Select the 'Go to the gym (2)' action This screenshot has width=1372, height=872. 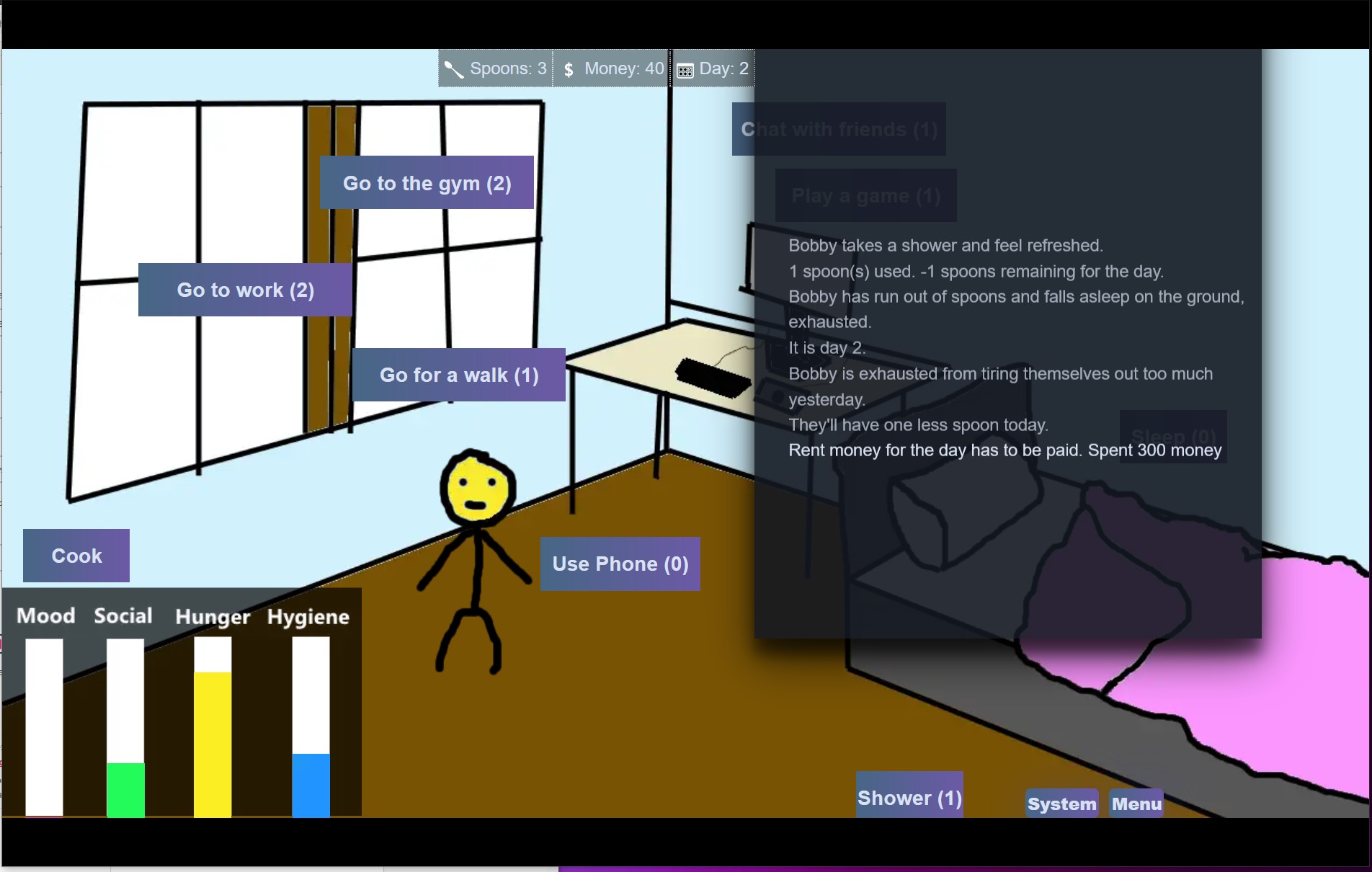coord(427,183)
